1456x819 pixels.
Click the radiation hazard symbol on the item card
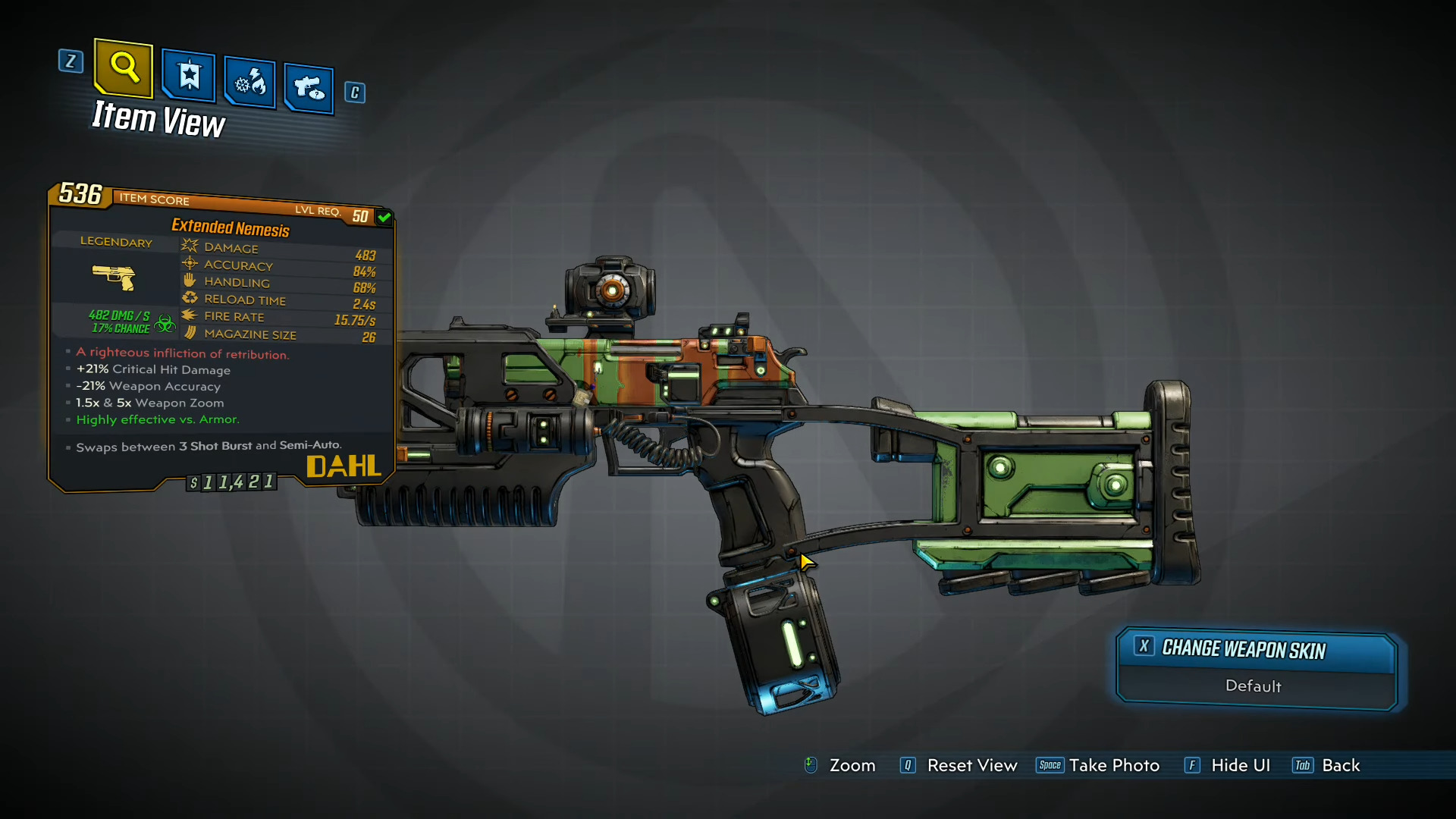click(165, 323)
